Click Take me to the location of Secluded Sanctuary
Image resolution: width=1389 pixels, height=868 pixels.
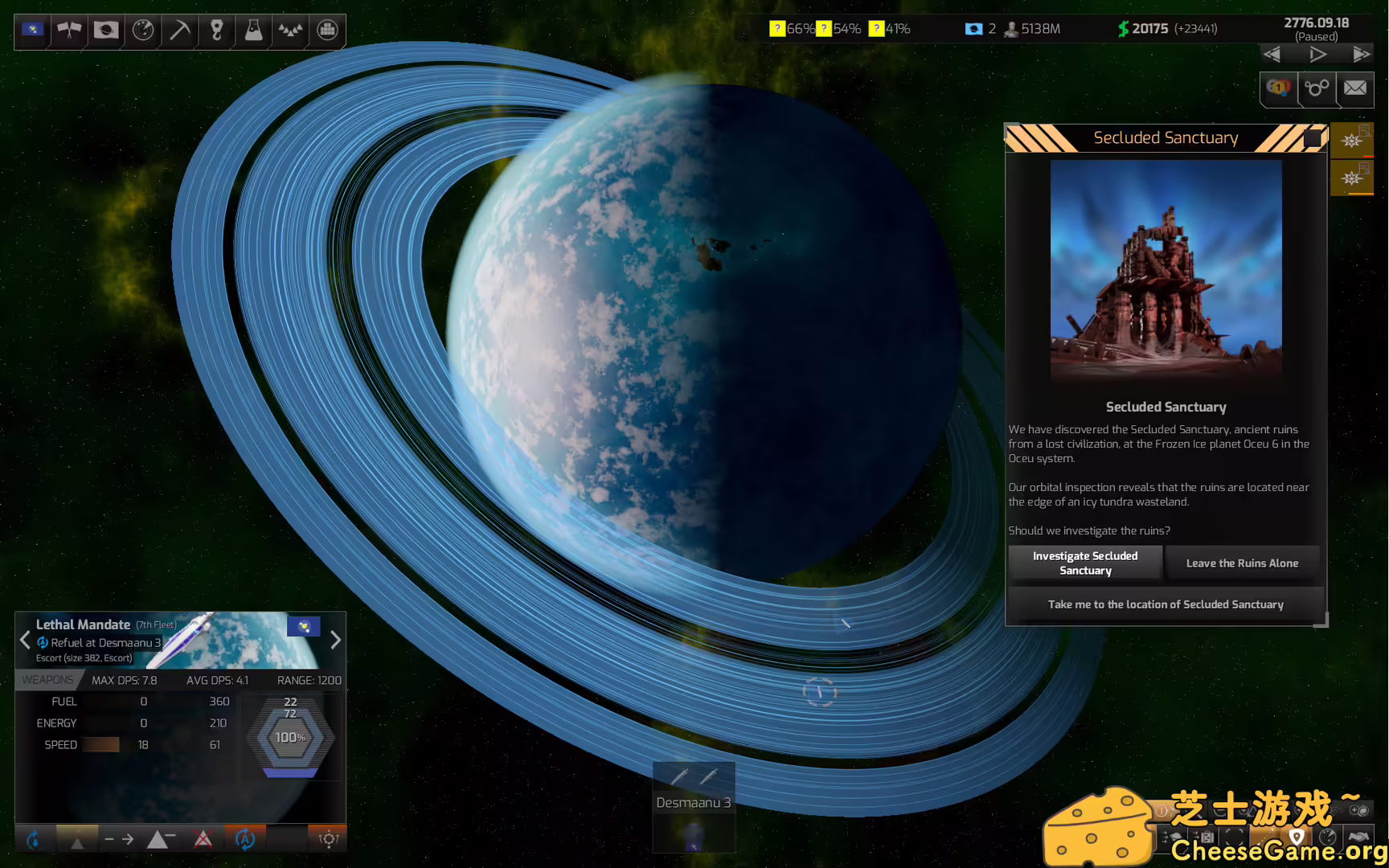[x=1166, y=604]
